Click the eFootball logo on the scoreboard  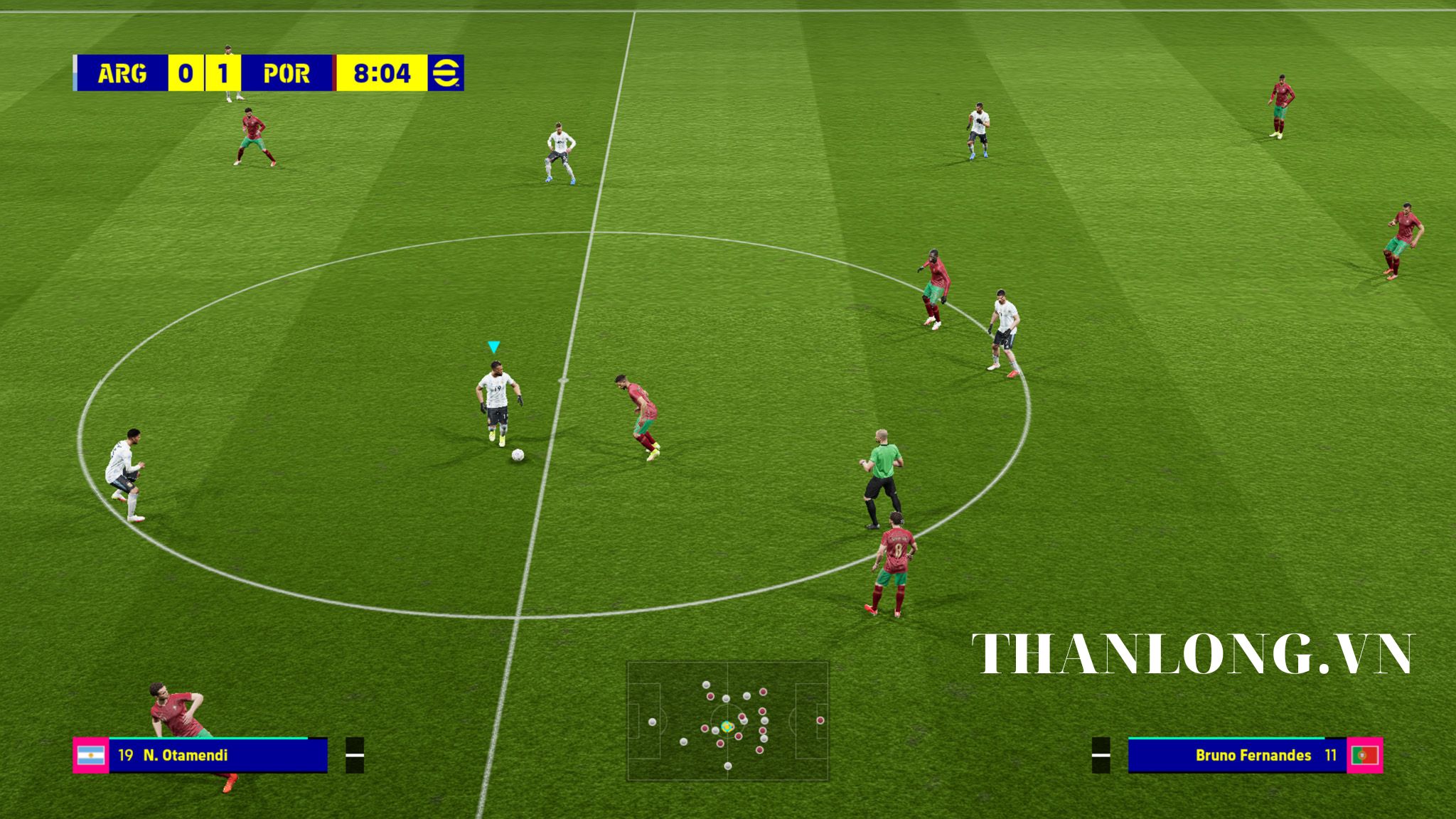pos(446,73)
